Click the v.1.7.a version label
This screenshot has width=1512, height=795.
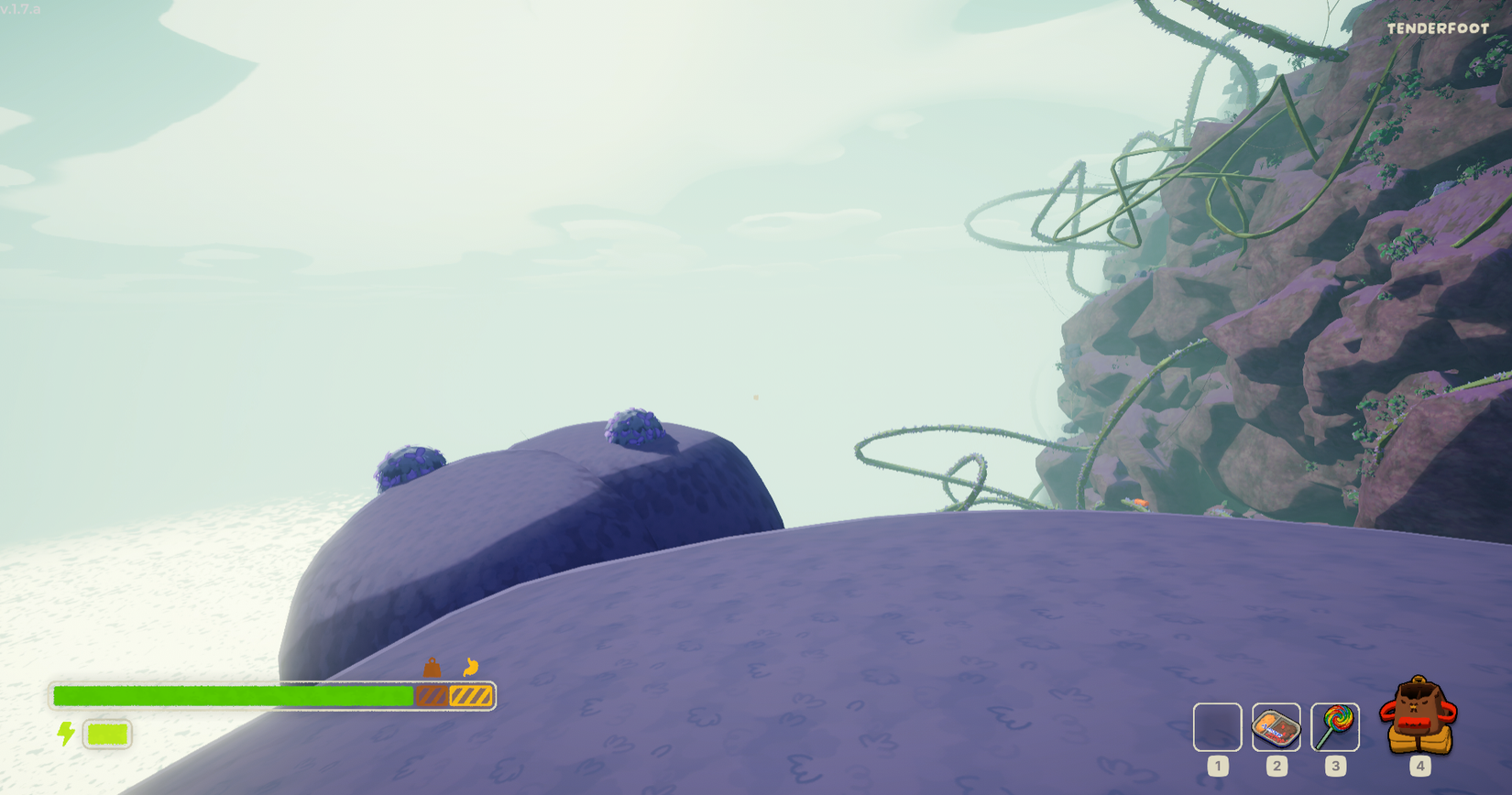click(22, 7)
